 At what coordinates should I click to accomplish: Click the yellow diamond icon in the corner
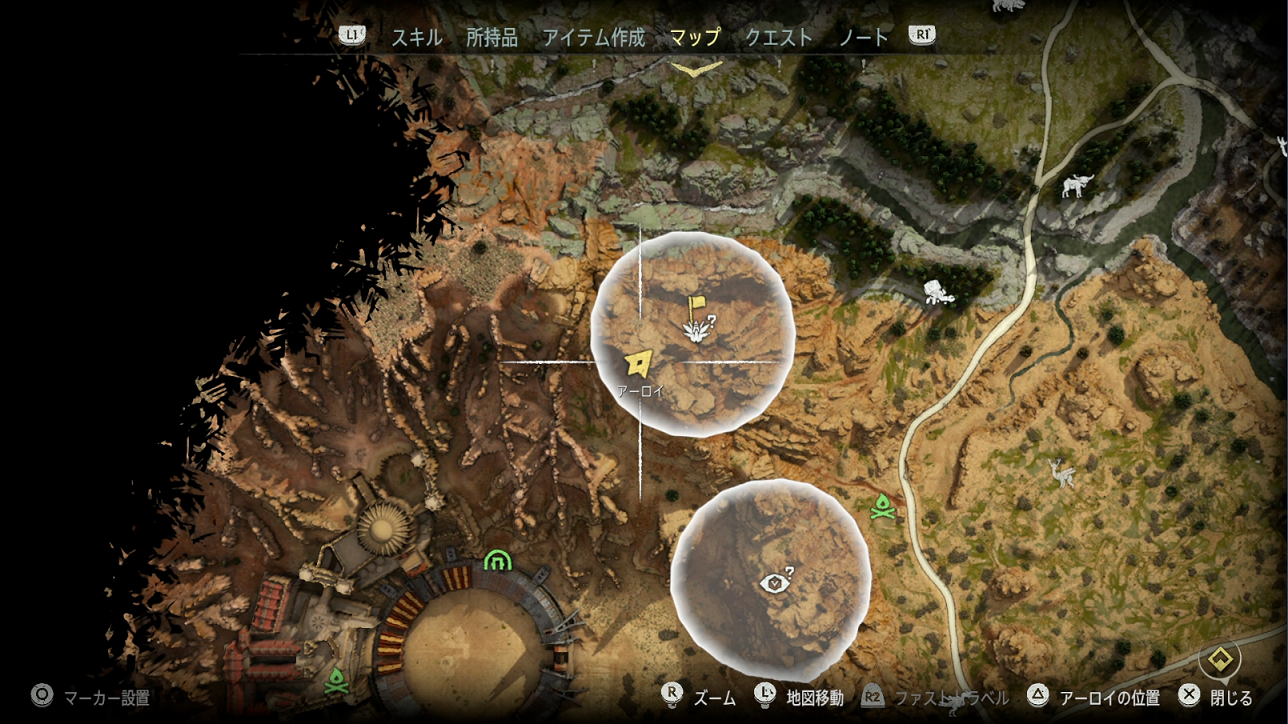(x=1219, y=659)
